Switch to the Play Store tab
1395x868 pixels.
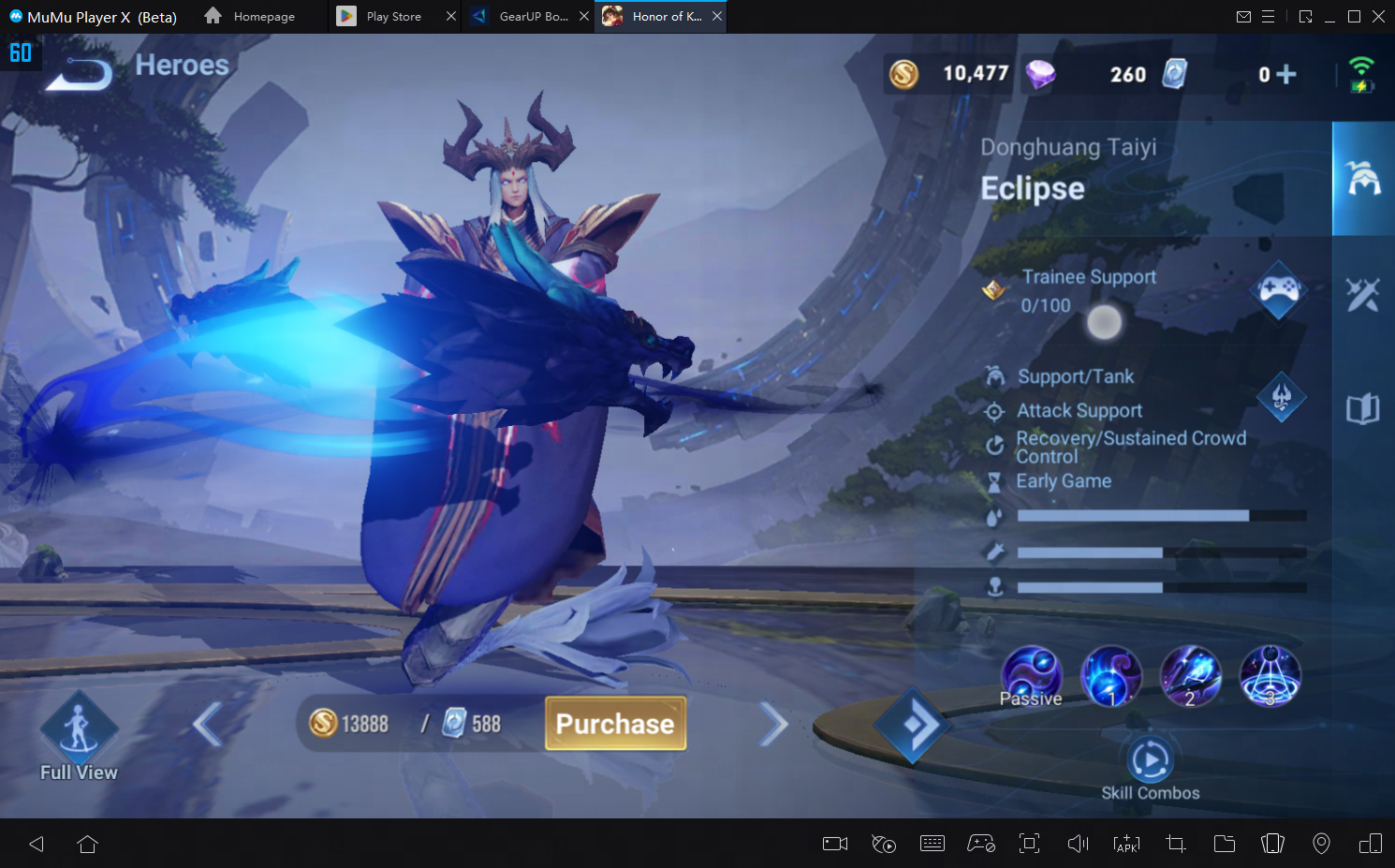(x=393, y=17)
